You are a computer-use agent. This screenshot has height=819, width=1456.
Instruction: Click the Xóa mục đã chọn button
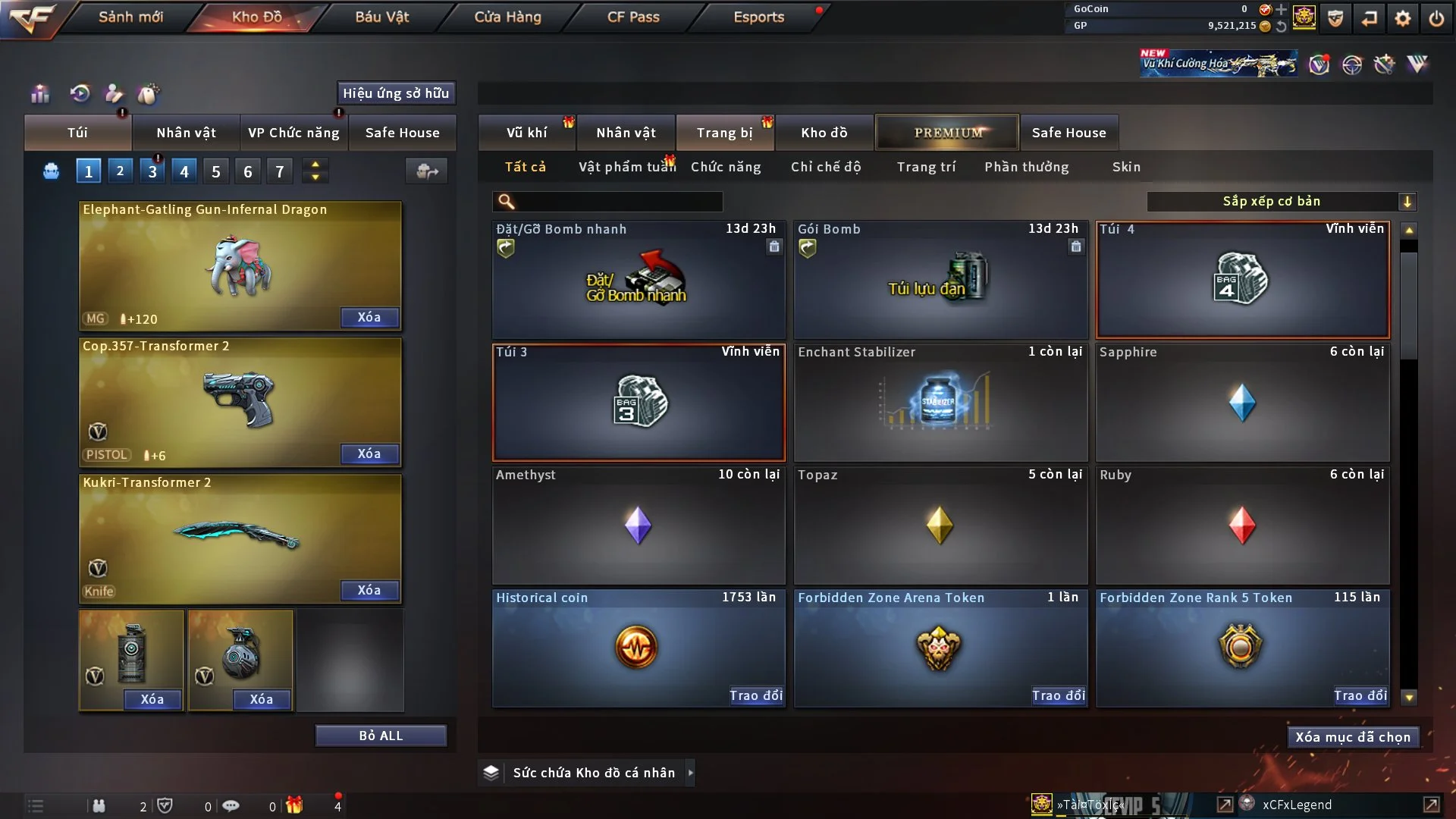coord(1352,737)
